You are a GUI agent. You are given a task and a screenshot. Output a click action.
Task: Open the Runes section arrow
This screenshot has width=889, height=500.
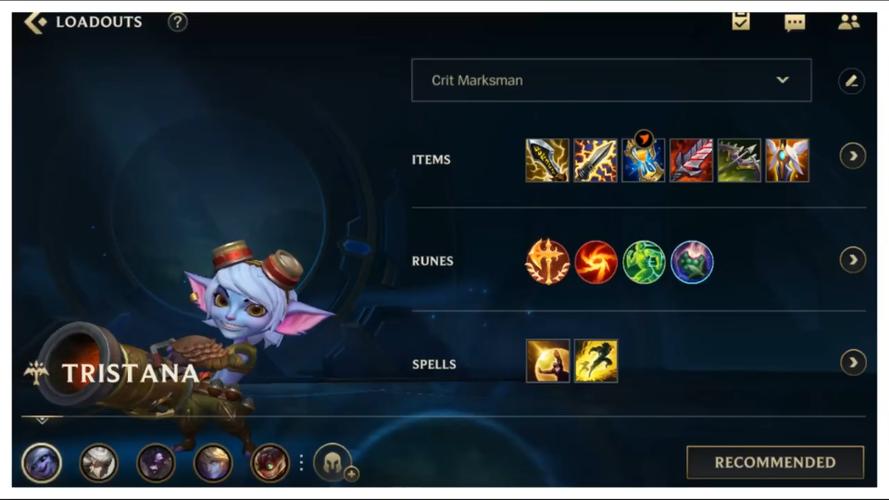click(852, 260)
